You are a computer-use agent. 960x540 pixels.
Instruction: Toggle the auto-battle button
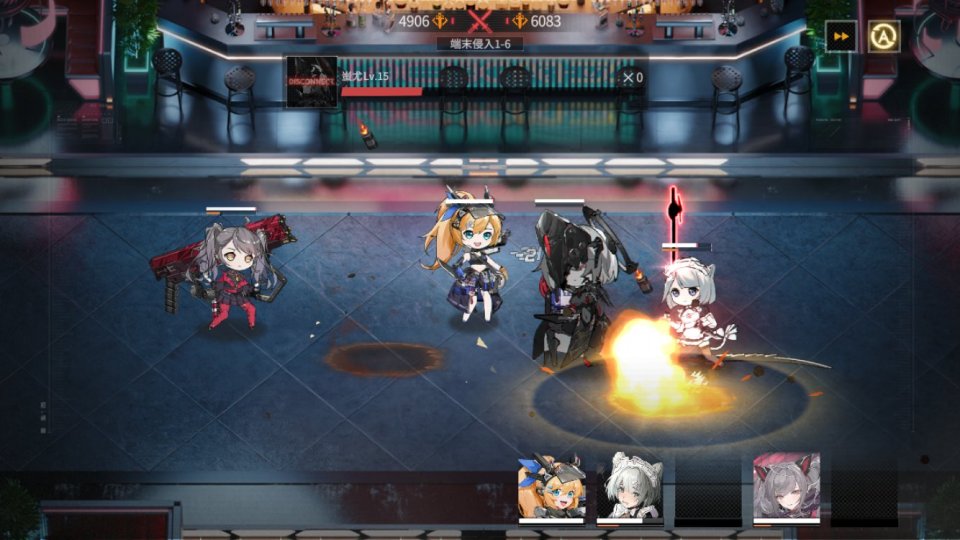click(884, 37)
